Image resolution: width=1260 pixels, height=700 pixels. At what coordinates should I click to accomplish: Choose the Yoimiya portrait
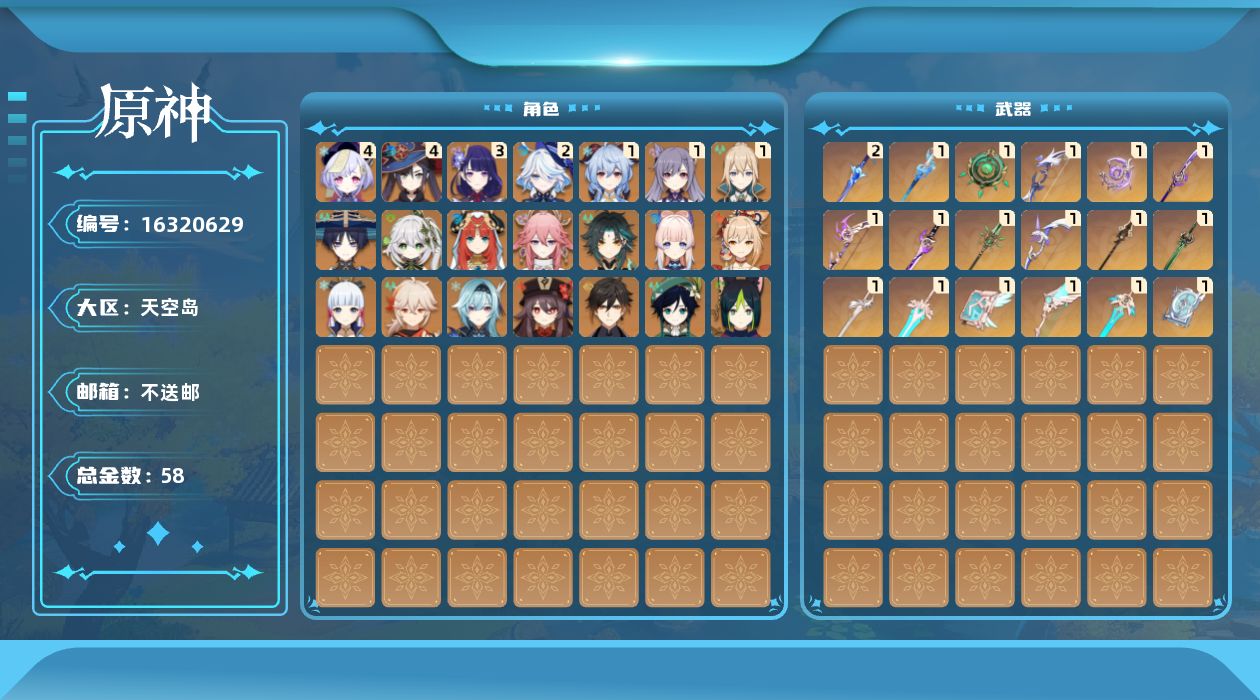click(741, 240)
